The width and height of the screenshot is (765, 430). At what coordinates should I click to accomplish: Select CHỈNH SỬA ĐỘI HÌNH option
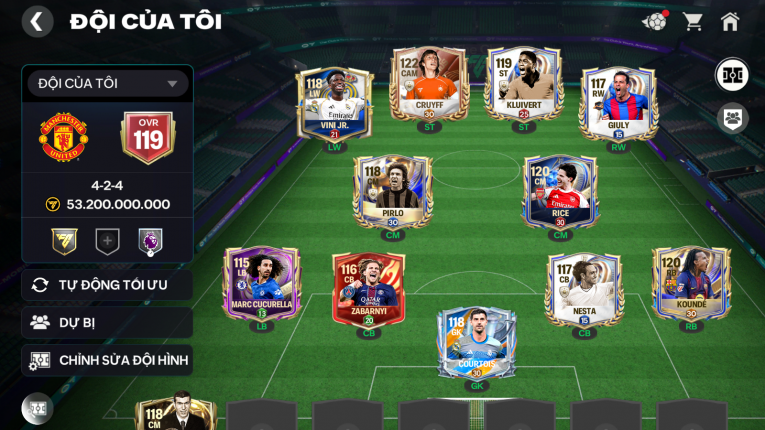pos(108,360)
